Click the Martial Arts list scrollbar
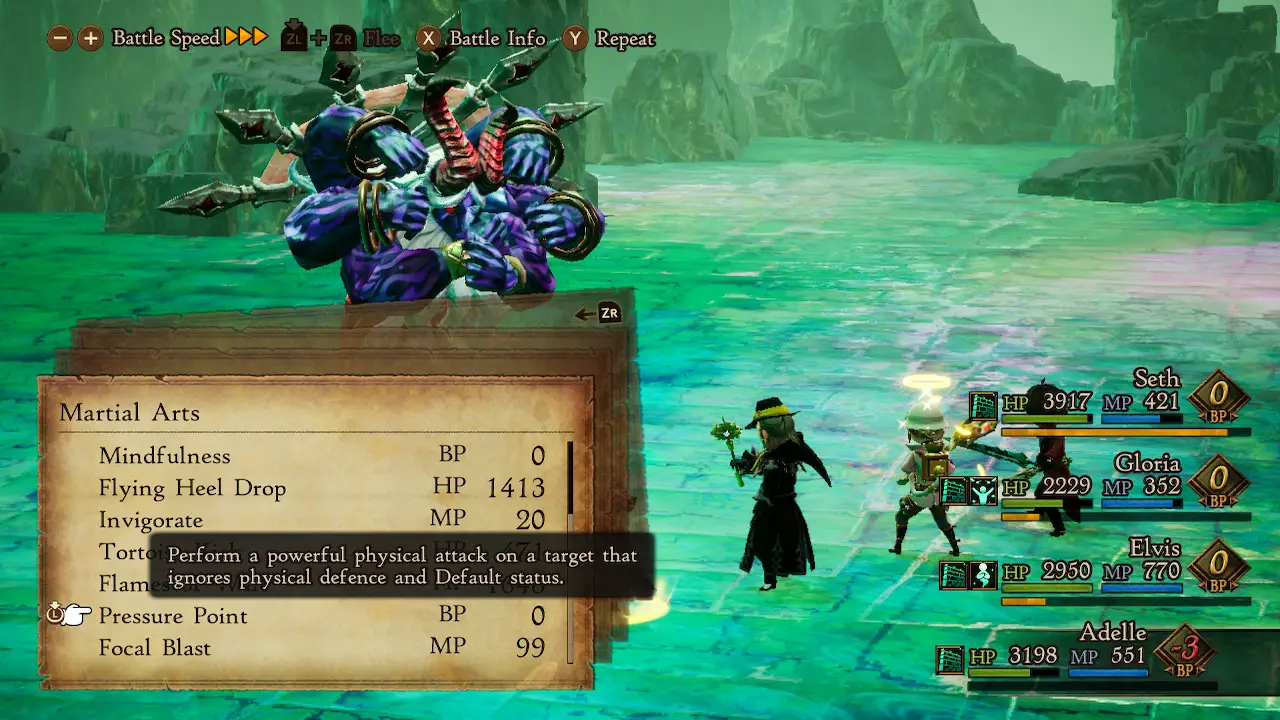Screen dimensions: 1280x720 pos(571,550)
